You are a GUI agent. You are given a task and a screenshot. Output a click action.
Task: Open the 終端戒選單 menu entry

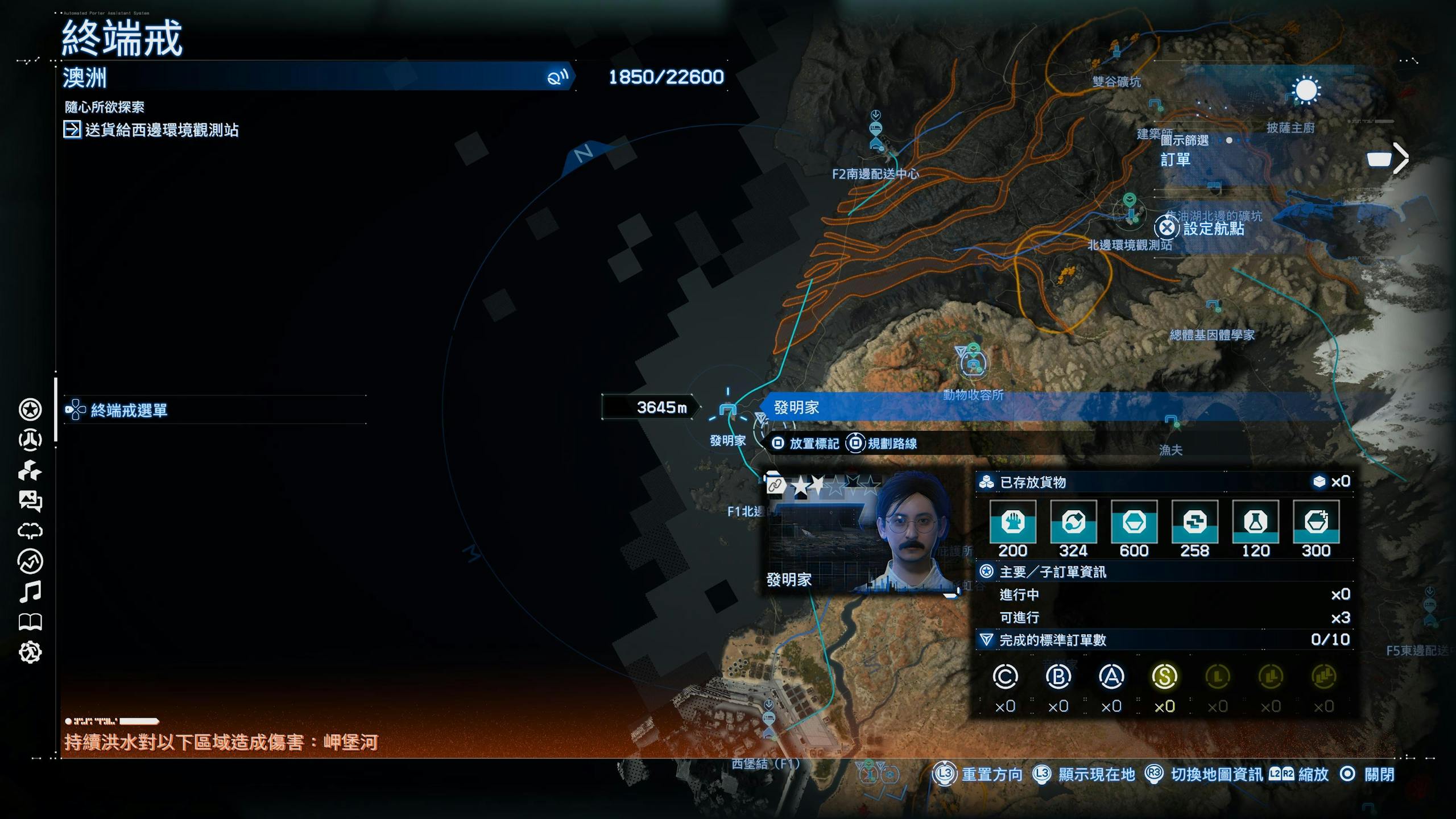(x=129, y=410)
